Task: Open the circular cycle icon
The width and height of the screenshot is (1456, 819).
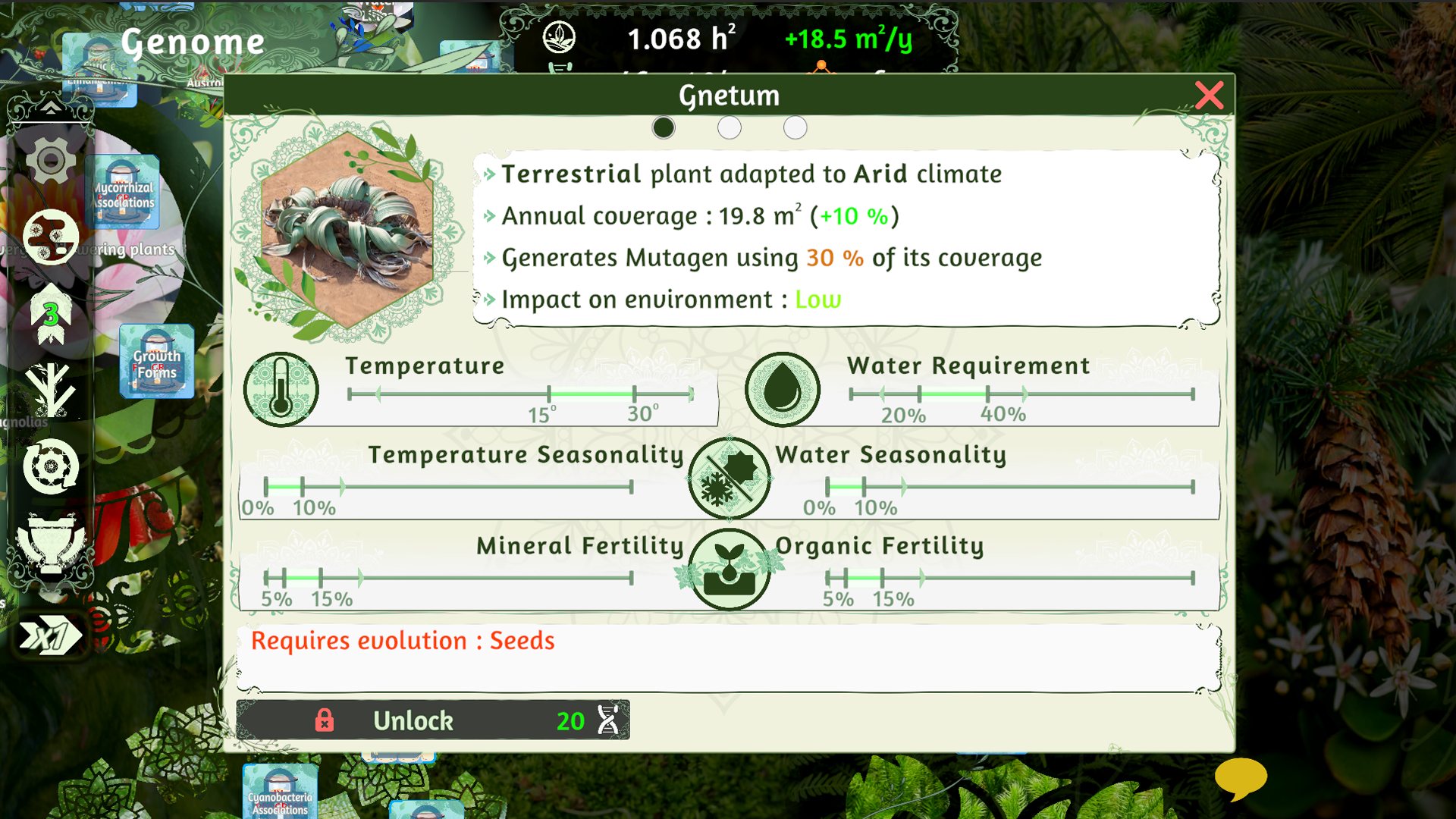Action: coord(50,466)
